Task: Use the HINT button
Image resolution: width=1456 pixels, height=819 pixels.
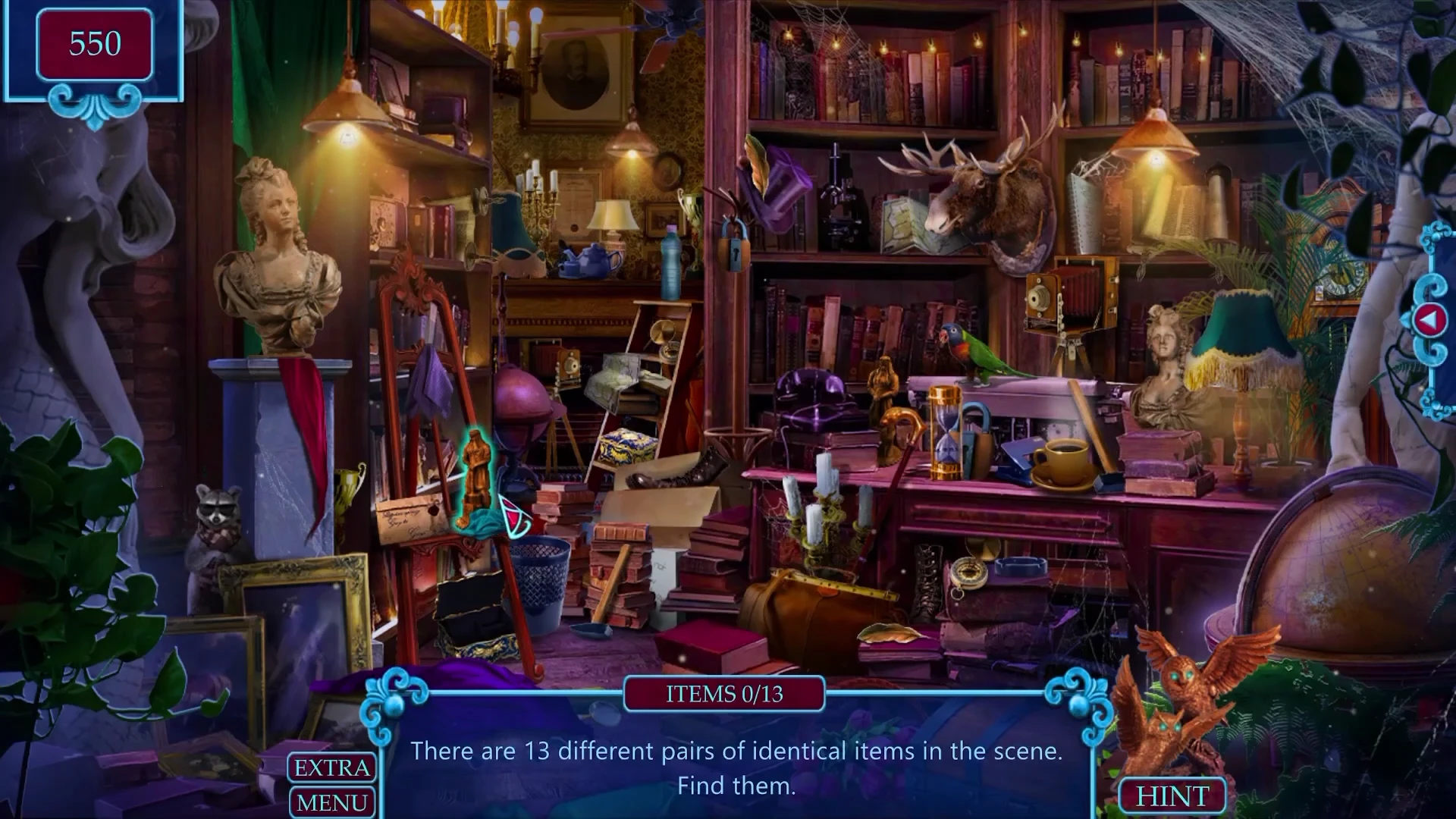Action: point(1172,795)
